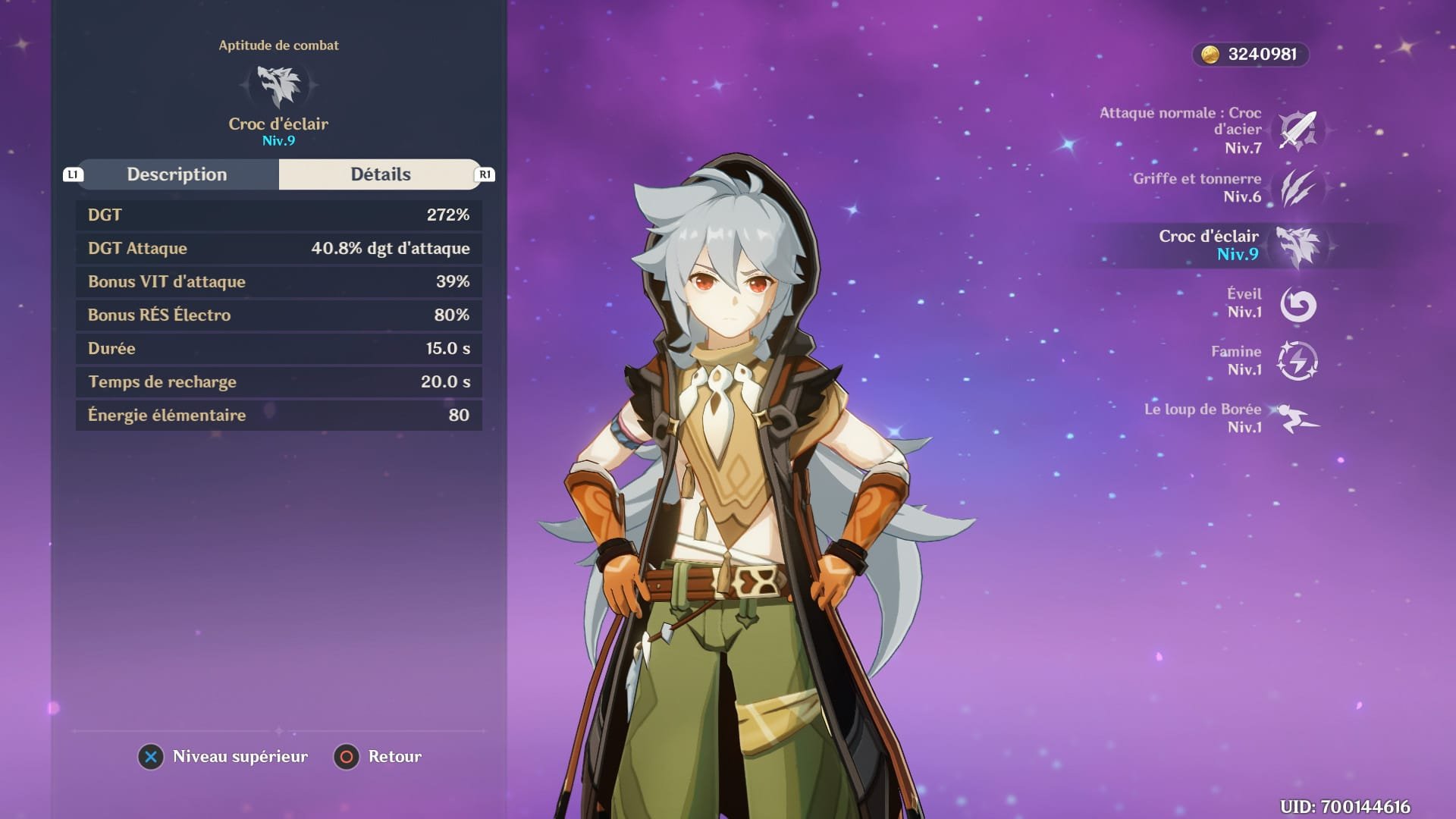The width and height of the screenshot is (1456, 819).
Task: Choose Attaque normale : Croc d'acier talent
Action: click(x=1298, y=130)
